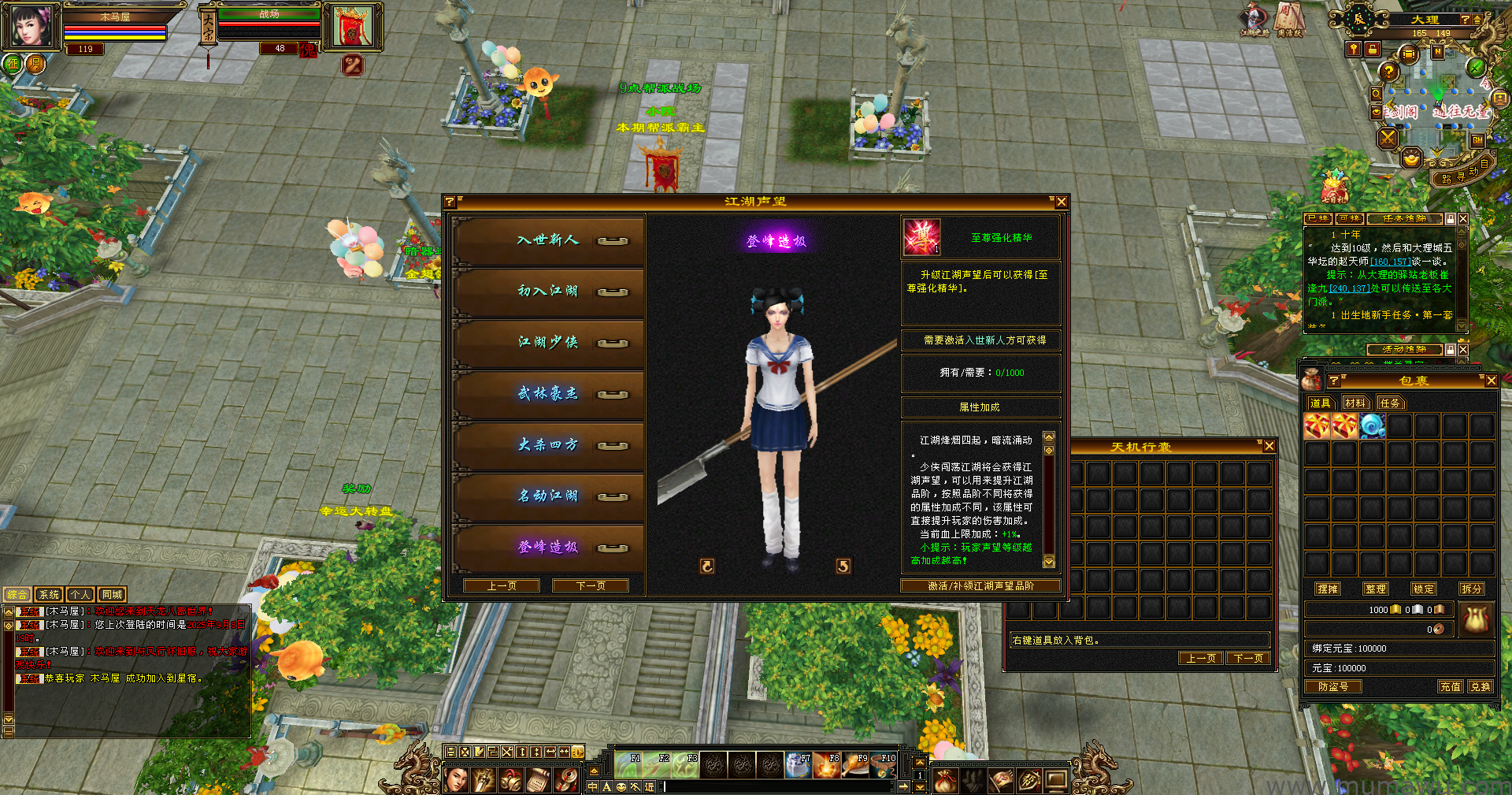Switch to the 材料 materials tab
Image resolution: width=1512 pixels, height=795 pixels.
pos(1354,403)
